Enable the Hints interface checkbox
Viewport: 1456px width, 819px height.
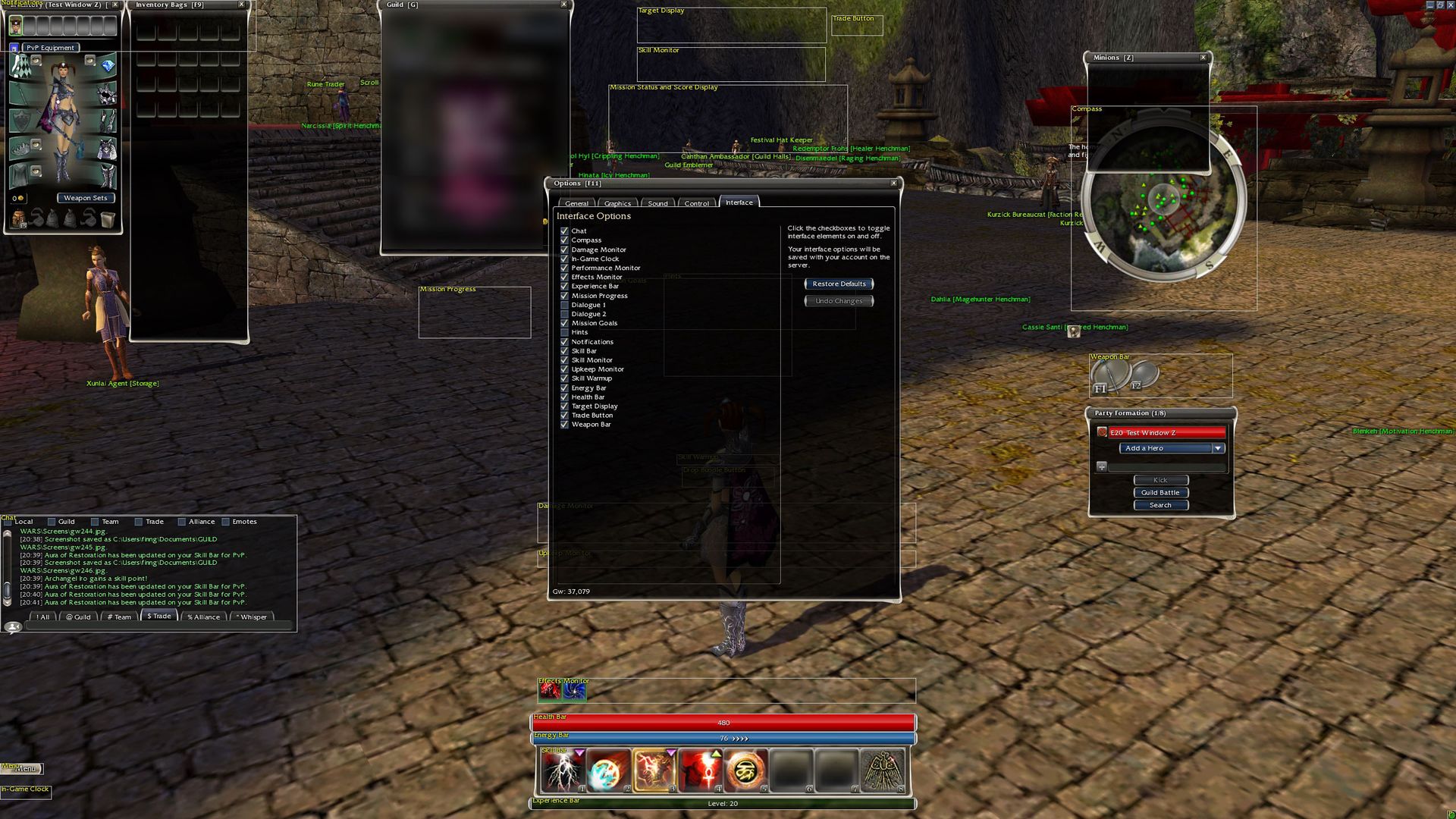(564, 332)
